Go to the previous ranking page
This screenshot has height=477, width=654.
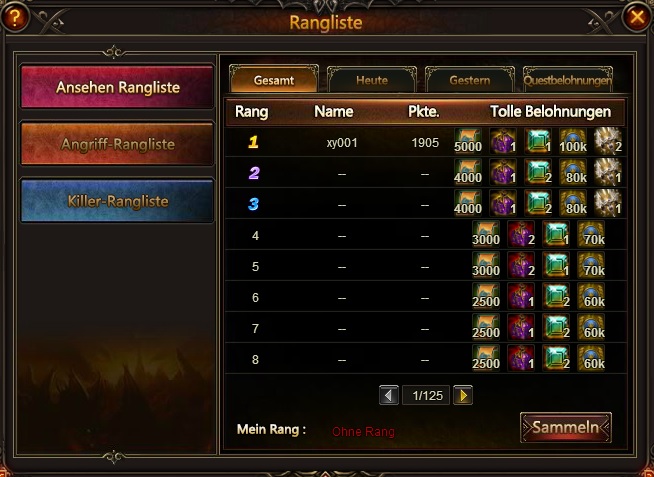389,396
